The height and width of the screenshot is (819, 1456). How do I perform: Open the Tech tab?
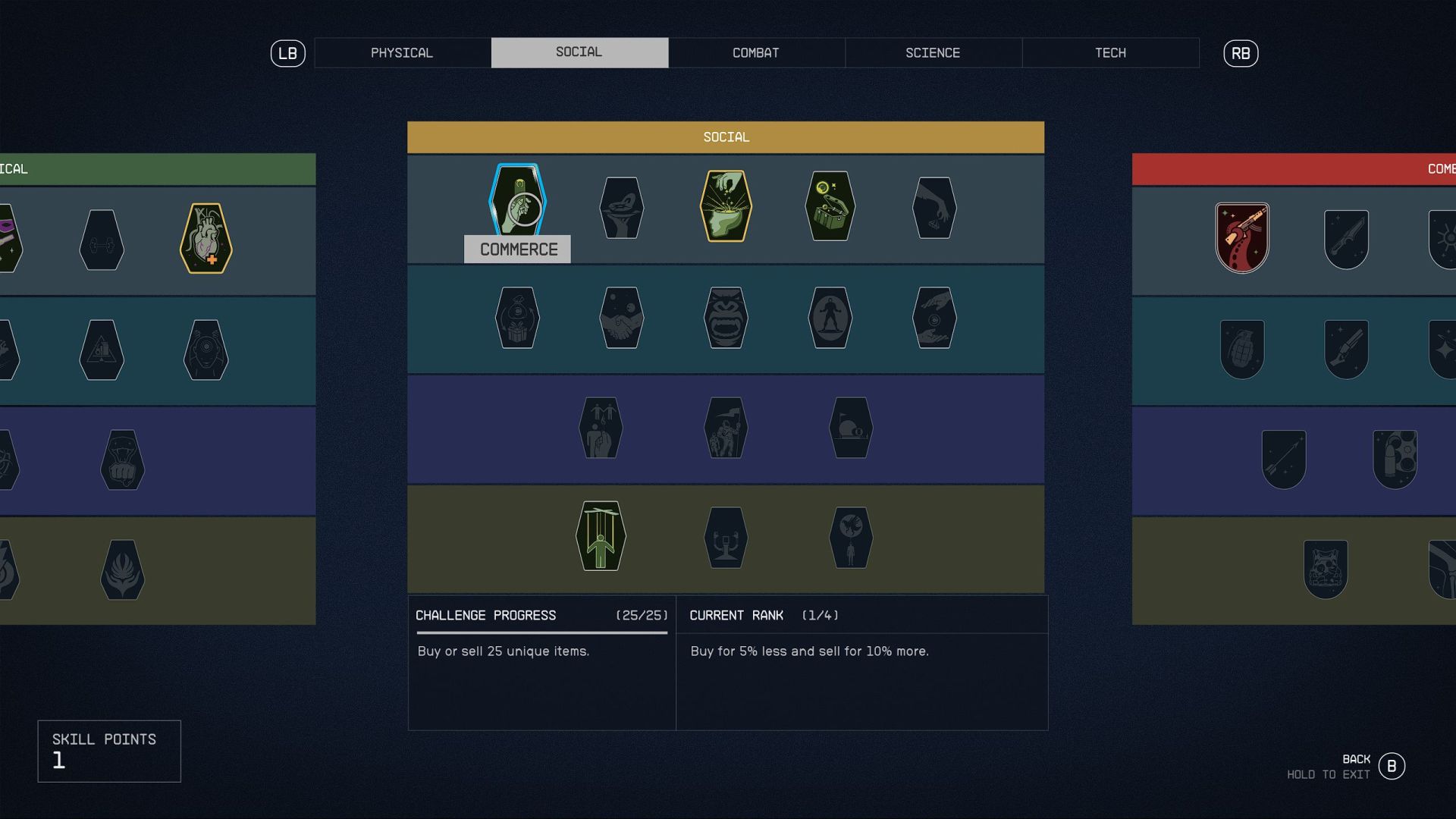pos(1110,53)
